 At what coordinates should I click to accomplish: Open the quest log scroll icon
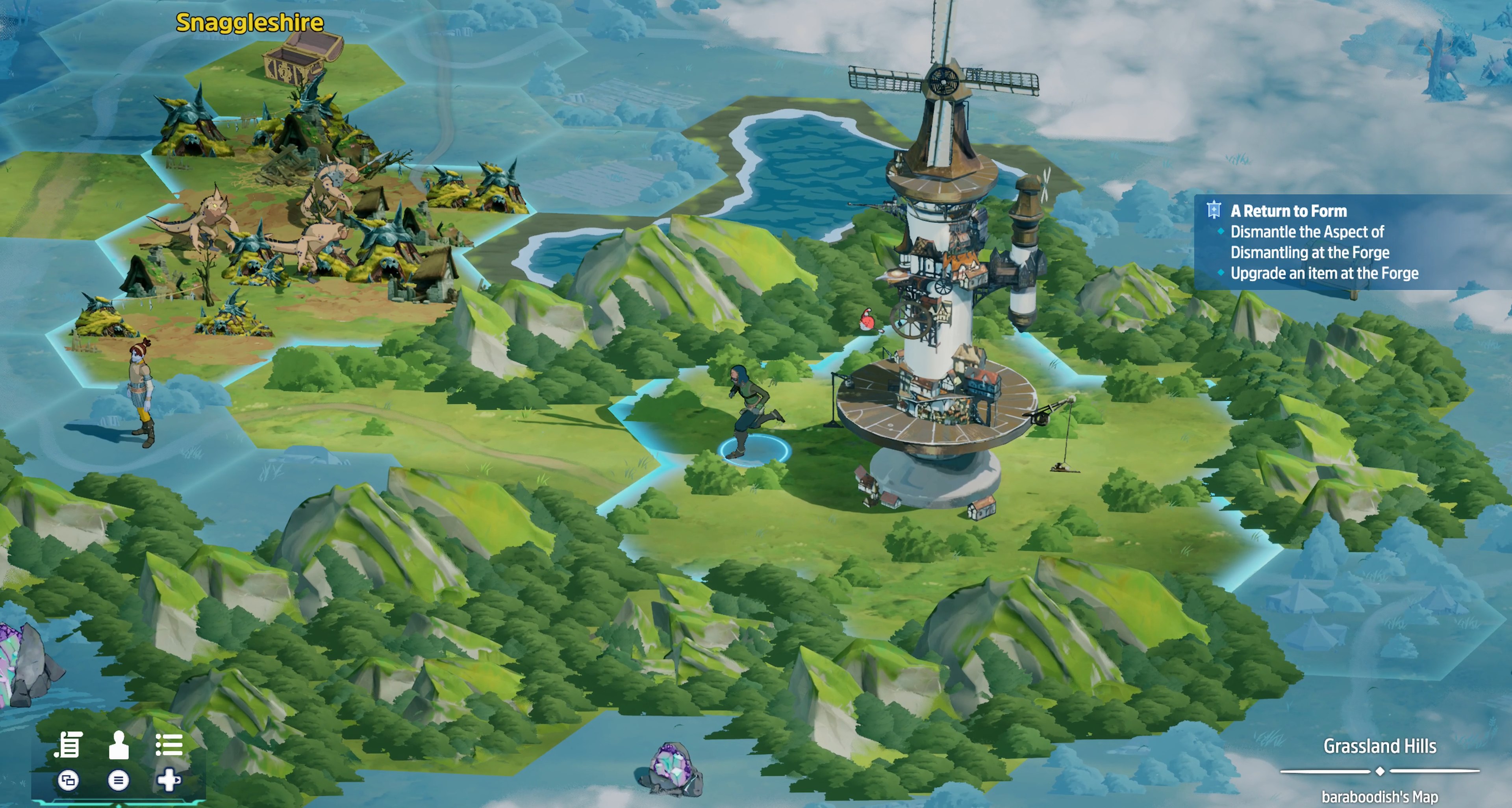coord(68,745)
